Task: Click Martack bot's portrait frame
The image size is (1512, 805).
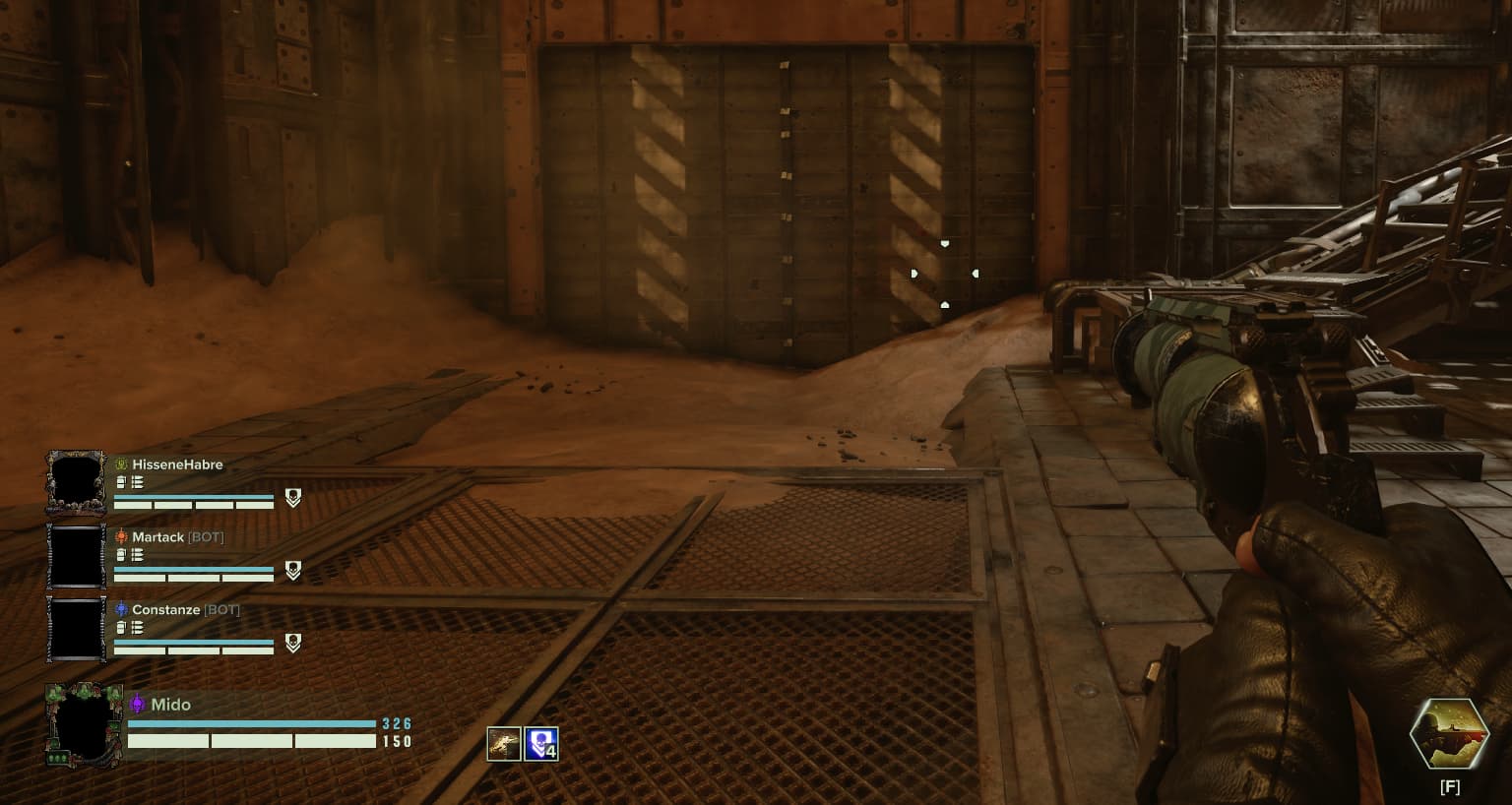Action: click(76, 556)
